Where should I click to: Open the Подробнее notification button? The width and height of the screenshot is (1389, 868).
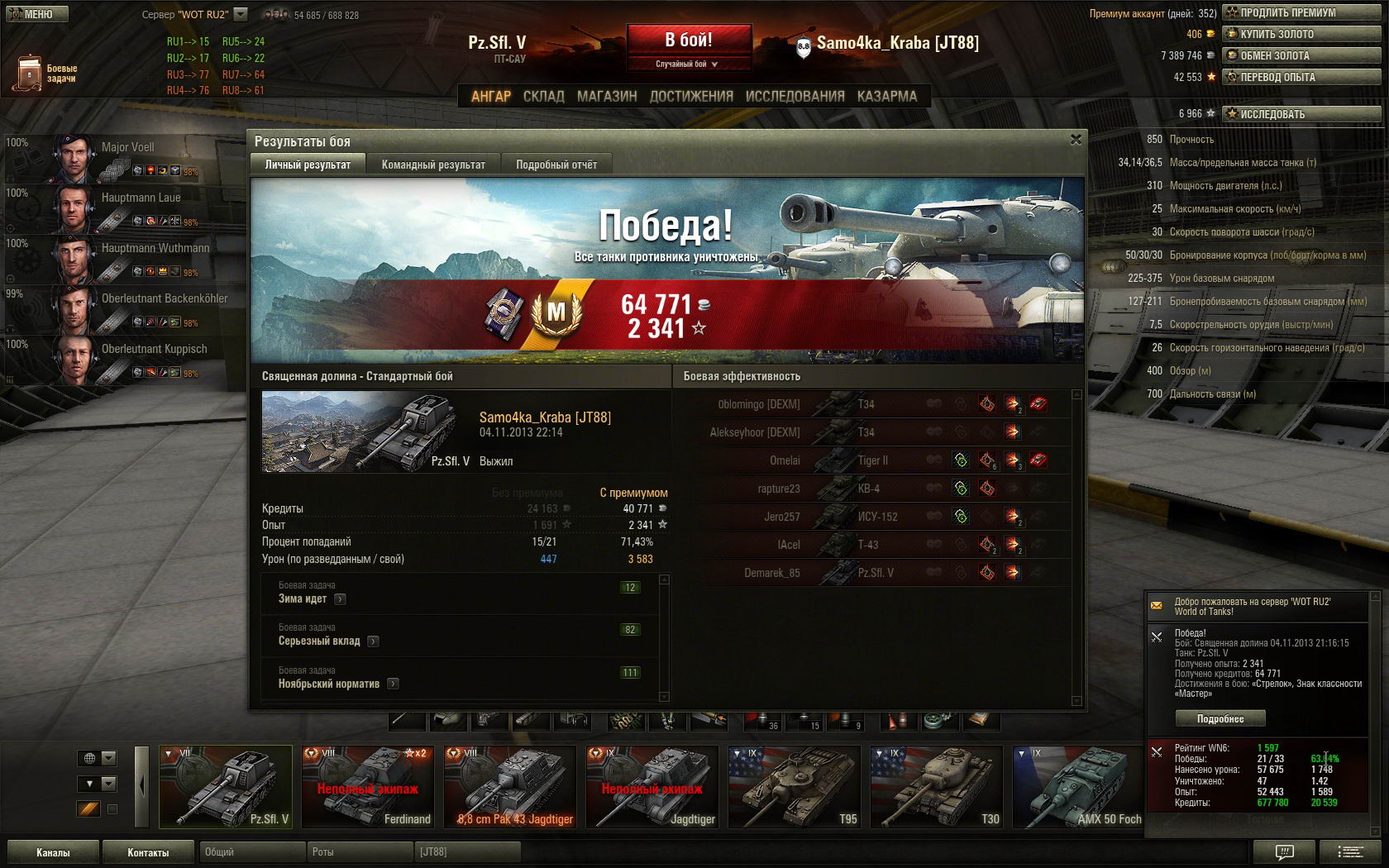tap(1220, 718)
